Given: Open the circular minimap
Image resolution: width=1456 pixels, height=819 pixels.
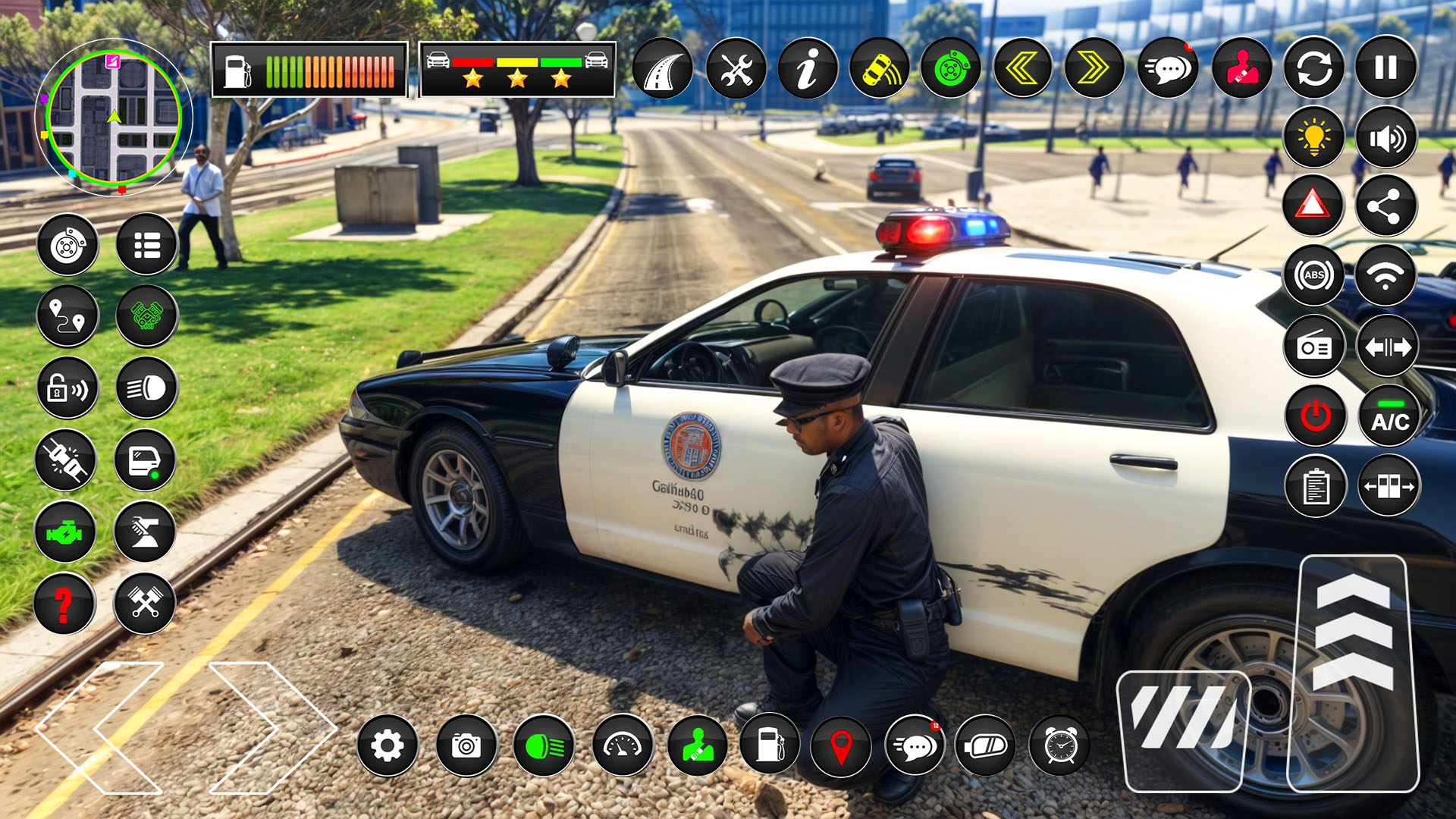Looking at the screenshot, I should tap(113, 118).
